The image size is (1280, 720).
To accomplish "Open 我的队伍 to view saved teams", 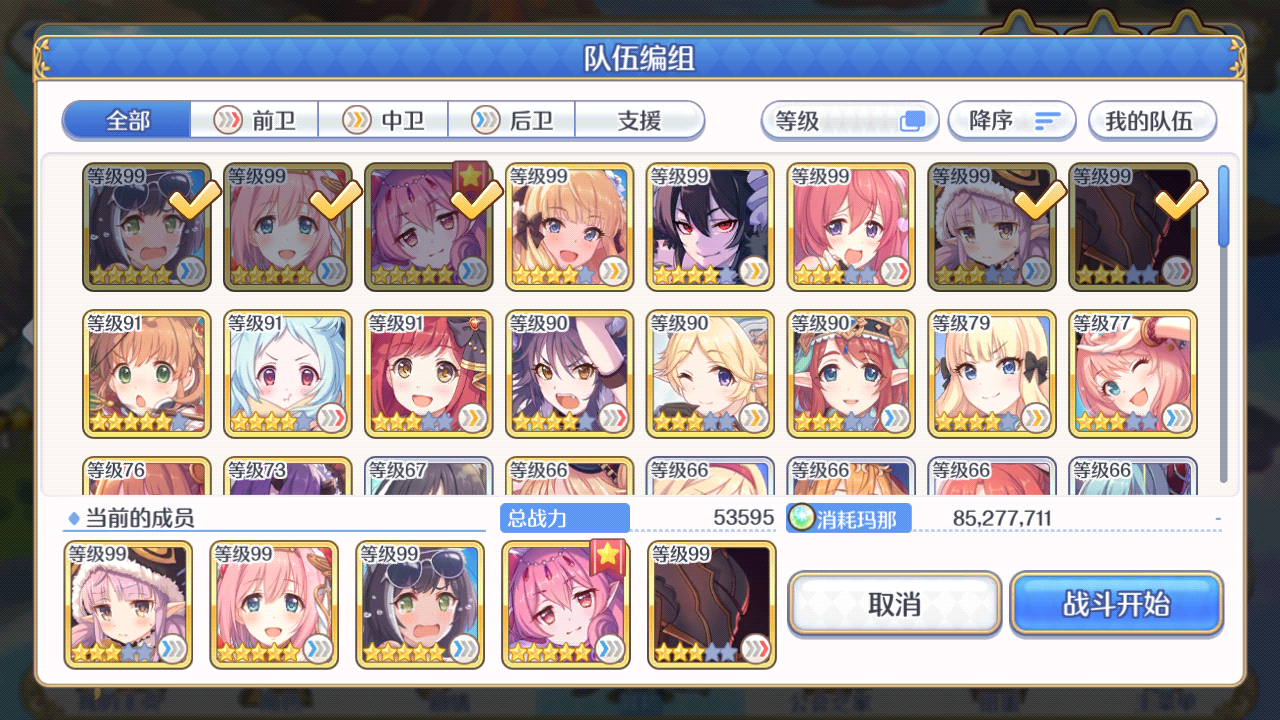I will tap(1152, 120).
